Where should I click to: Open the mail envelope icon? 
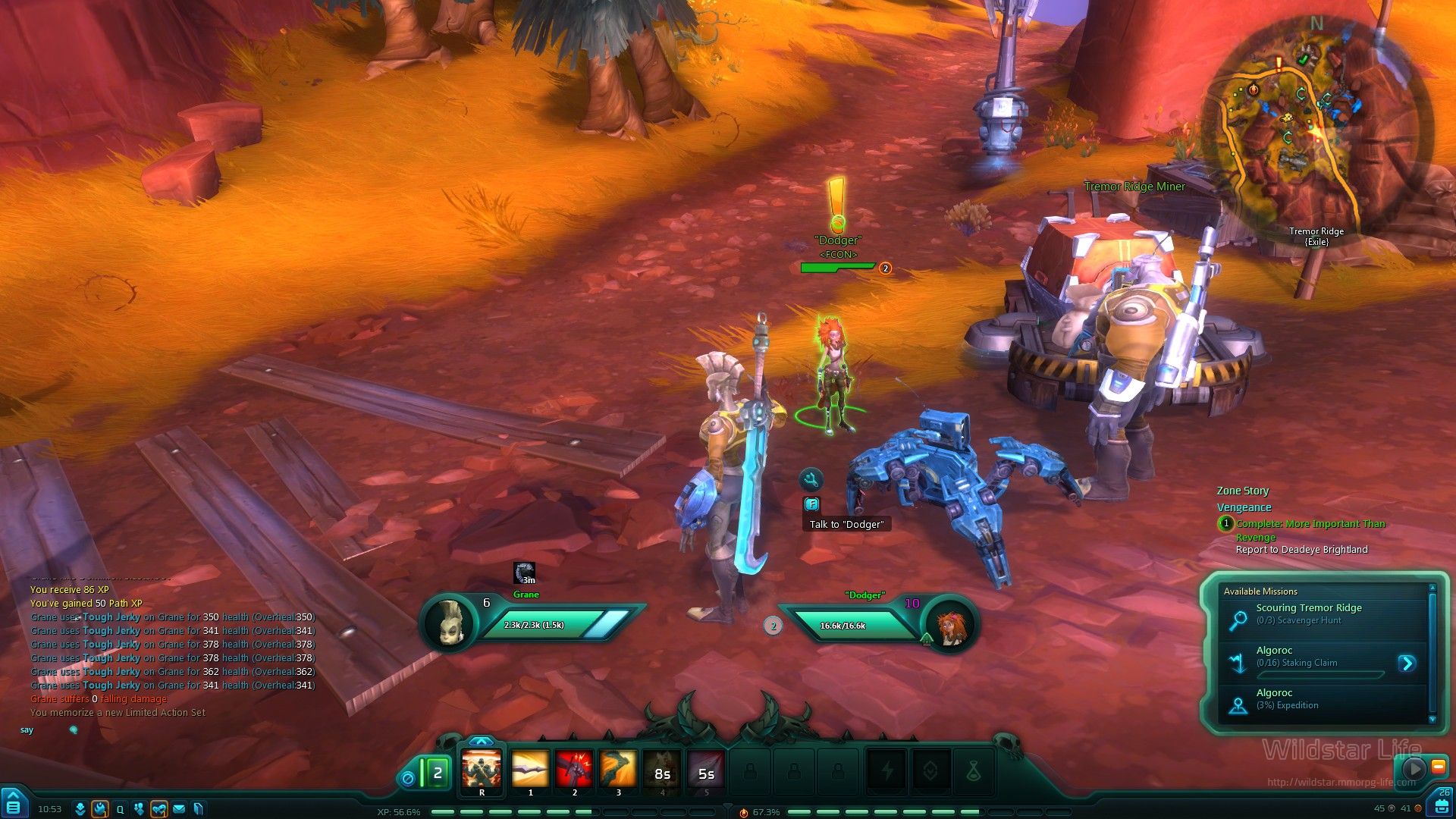click(x=179, y=809)
